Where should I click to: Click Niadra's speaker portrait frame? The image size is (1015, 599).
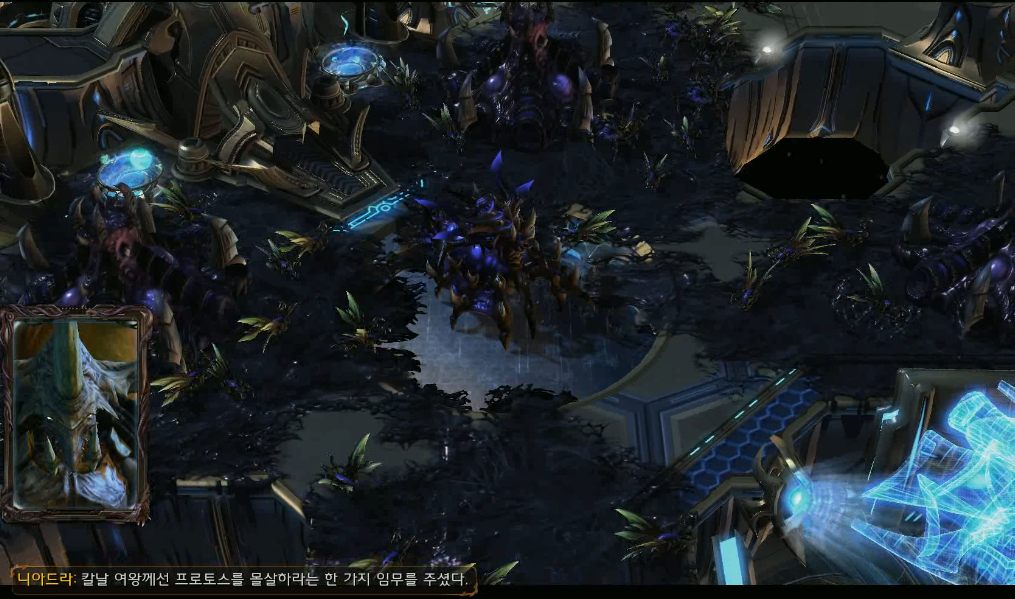(x=76, y=414)
